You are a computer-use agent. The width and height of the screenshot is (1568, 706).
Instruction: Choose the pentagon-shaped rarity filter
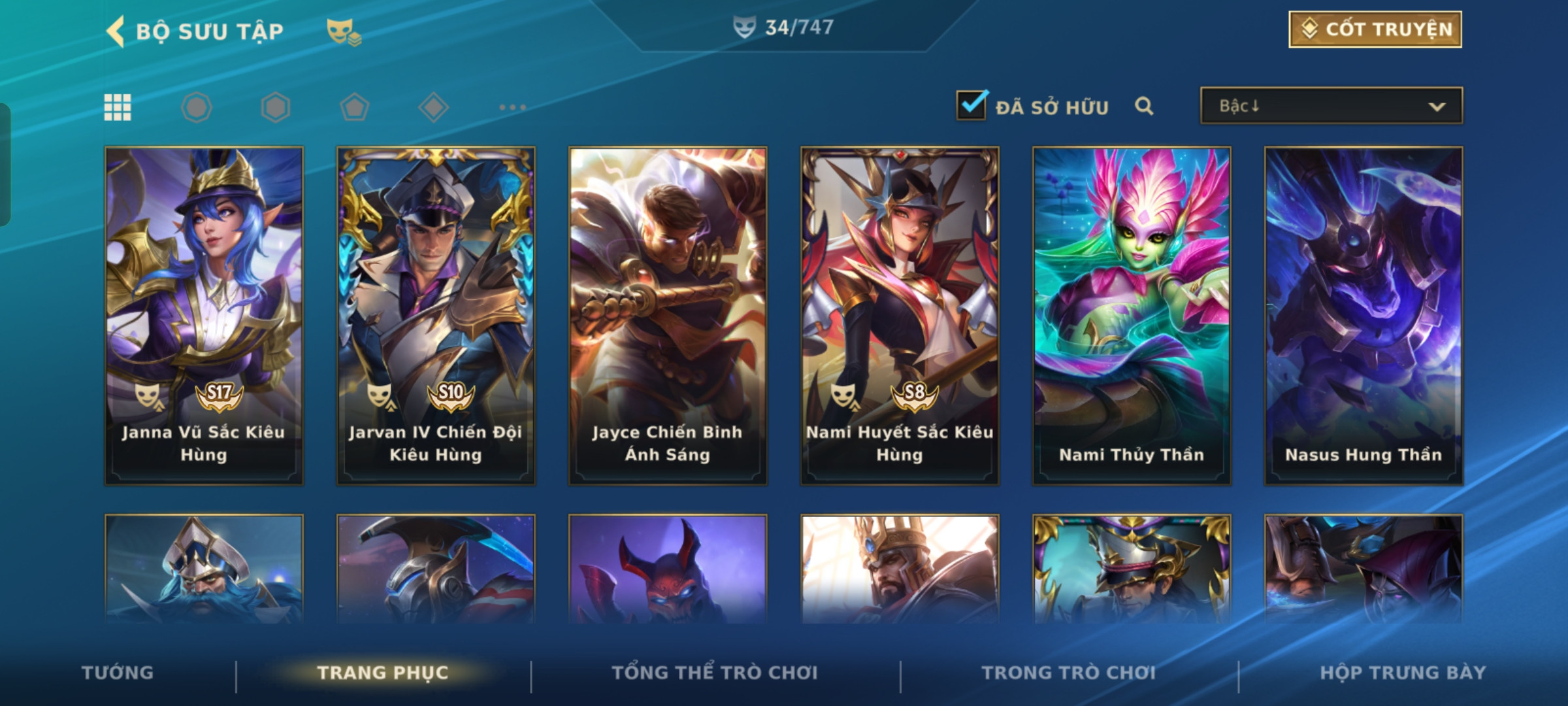point(354,107)
